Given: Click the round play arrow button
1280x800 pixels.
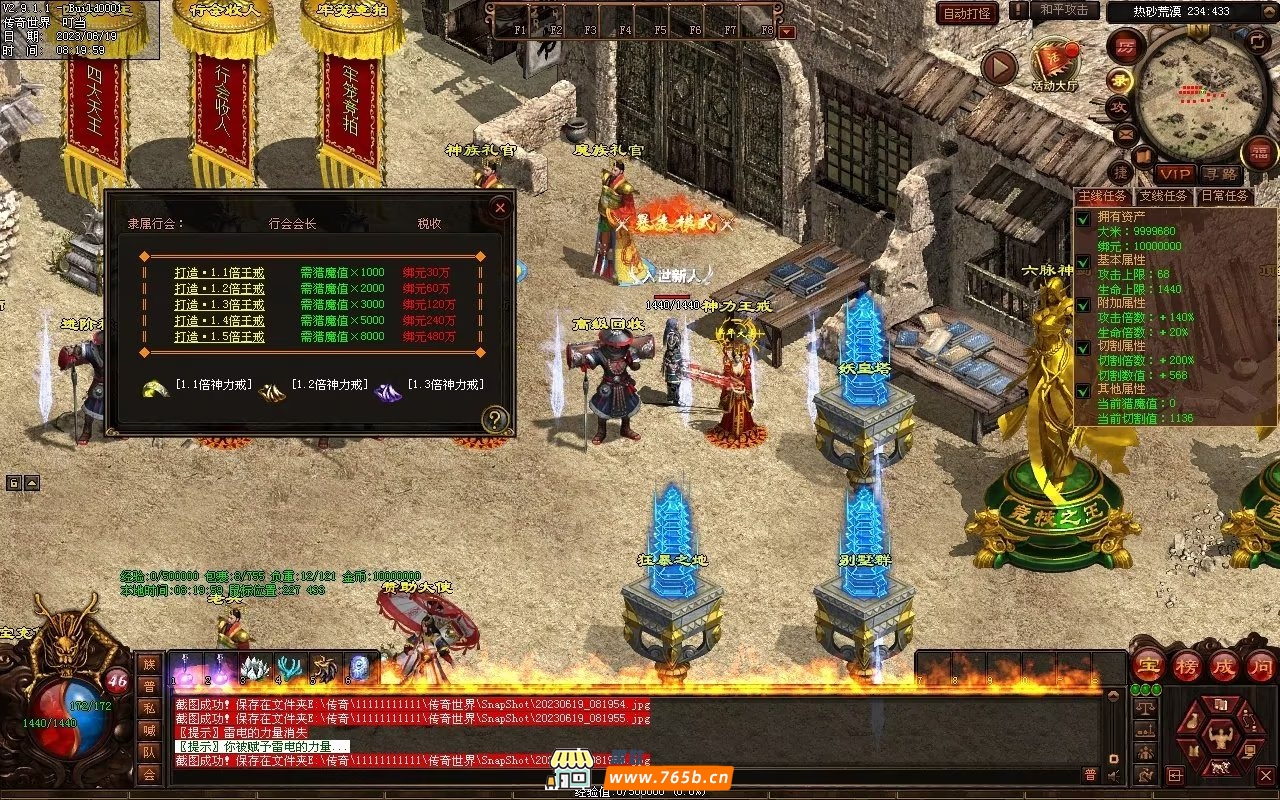Looking at the screenshot, I should [x=998, y=68].
